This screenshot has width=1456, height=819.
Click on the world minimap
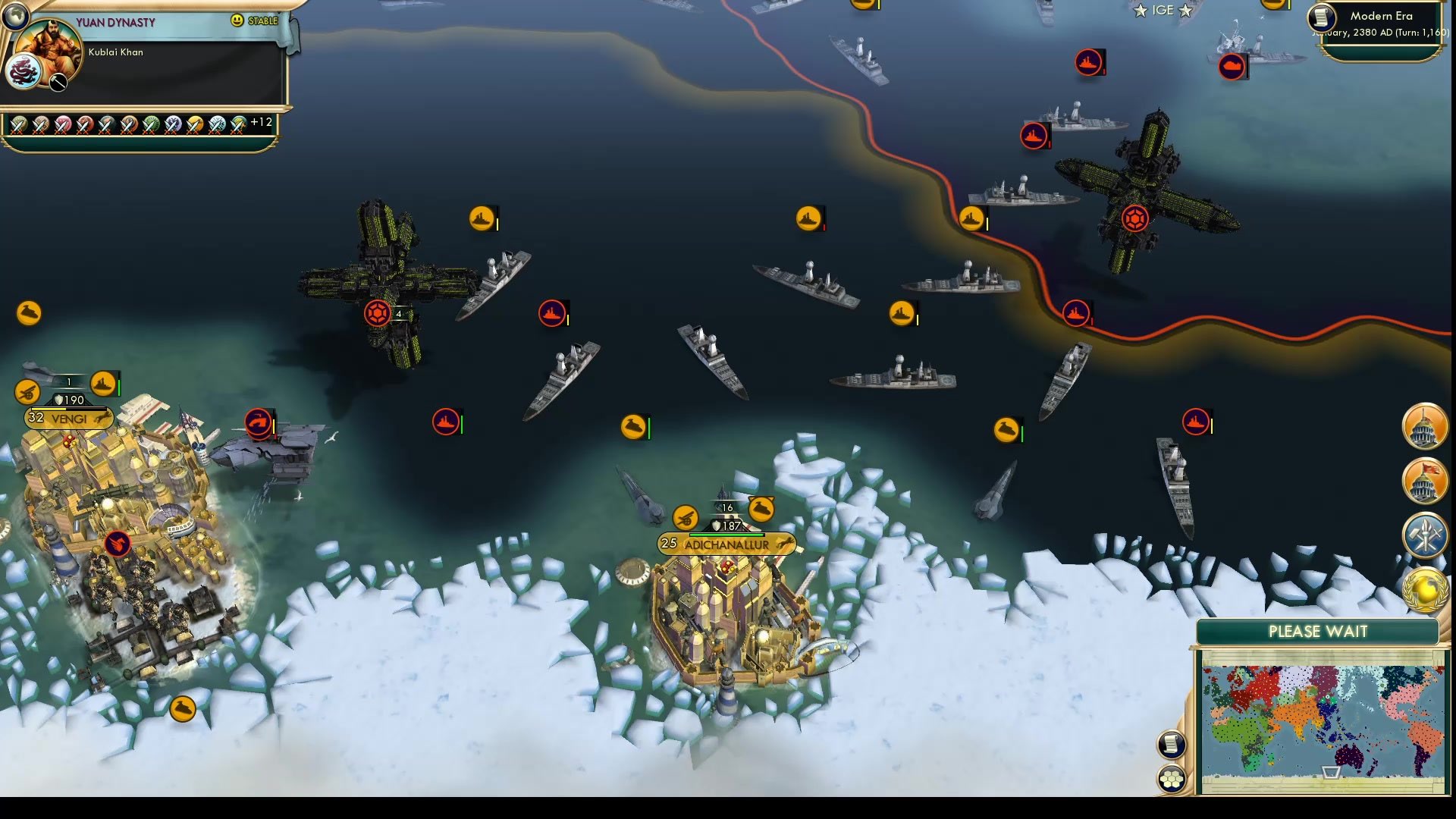click(1322, 720)
